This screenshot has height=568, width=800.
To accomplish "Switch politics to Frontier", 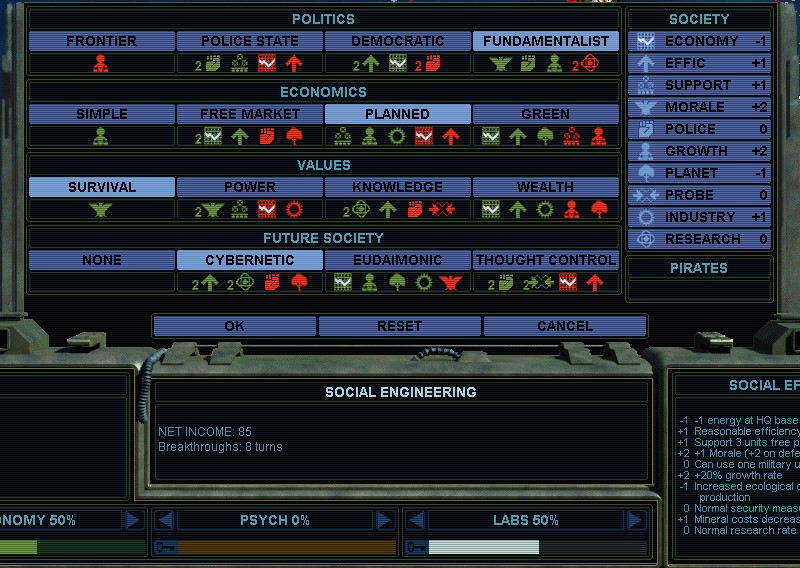I will tap(101, 41).
